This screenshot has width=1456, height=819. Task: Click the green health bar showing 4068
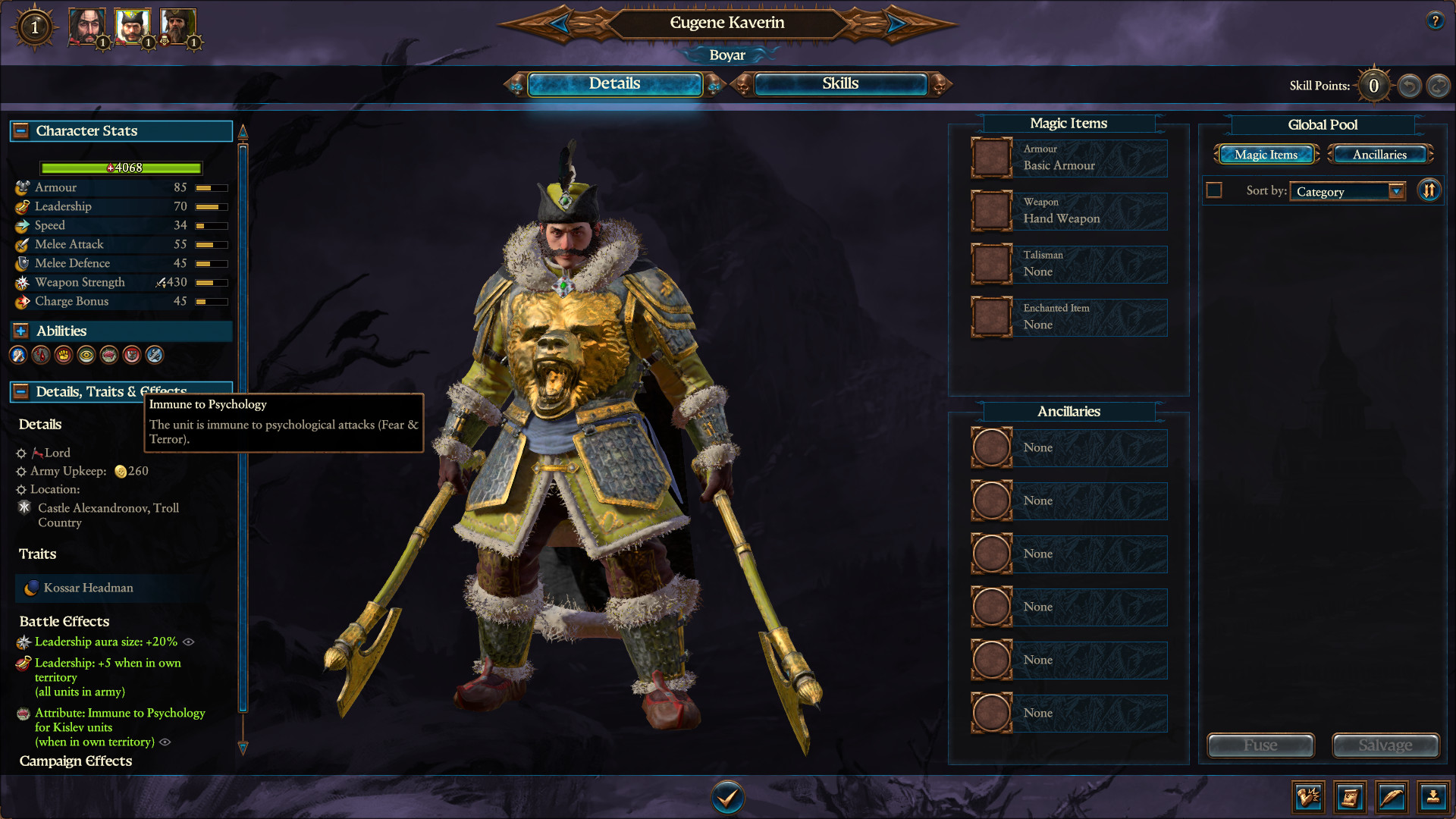[121, 168]
